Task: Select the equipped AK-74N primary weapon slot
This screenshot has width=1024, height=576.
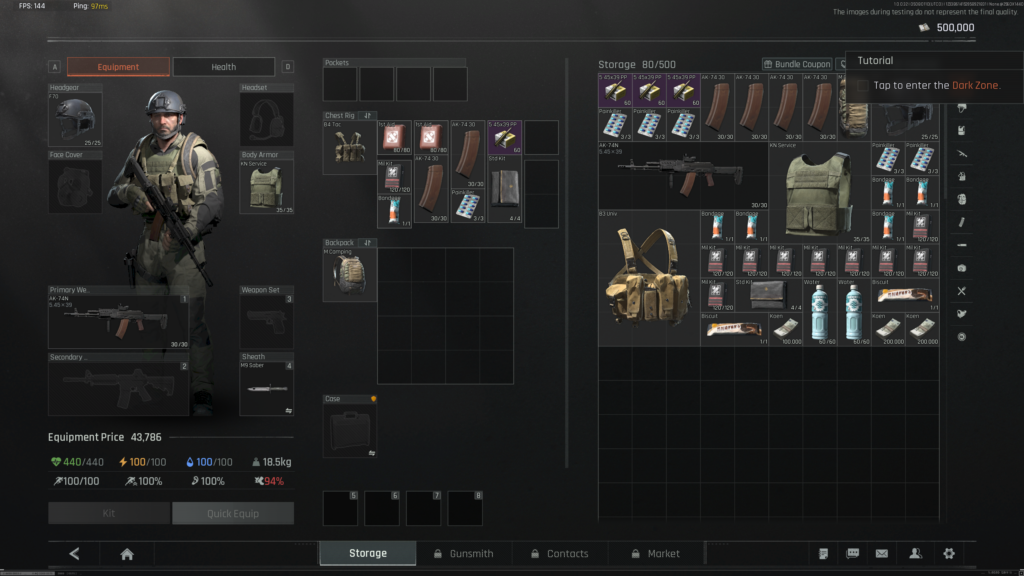Action: click(118, 320)
